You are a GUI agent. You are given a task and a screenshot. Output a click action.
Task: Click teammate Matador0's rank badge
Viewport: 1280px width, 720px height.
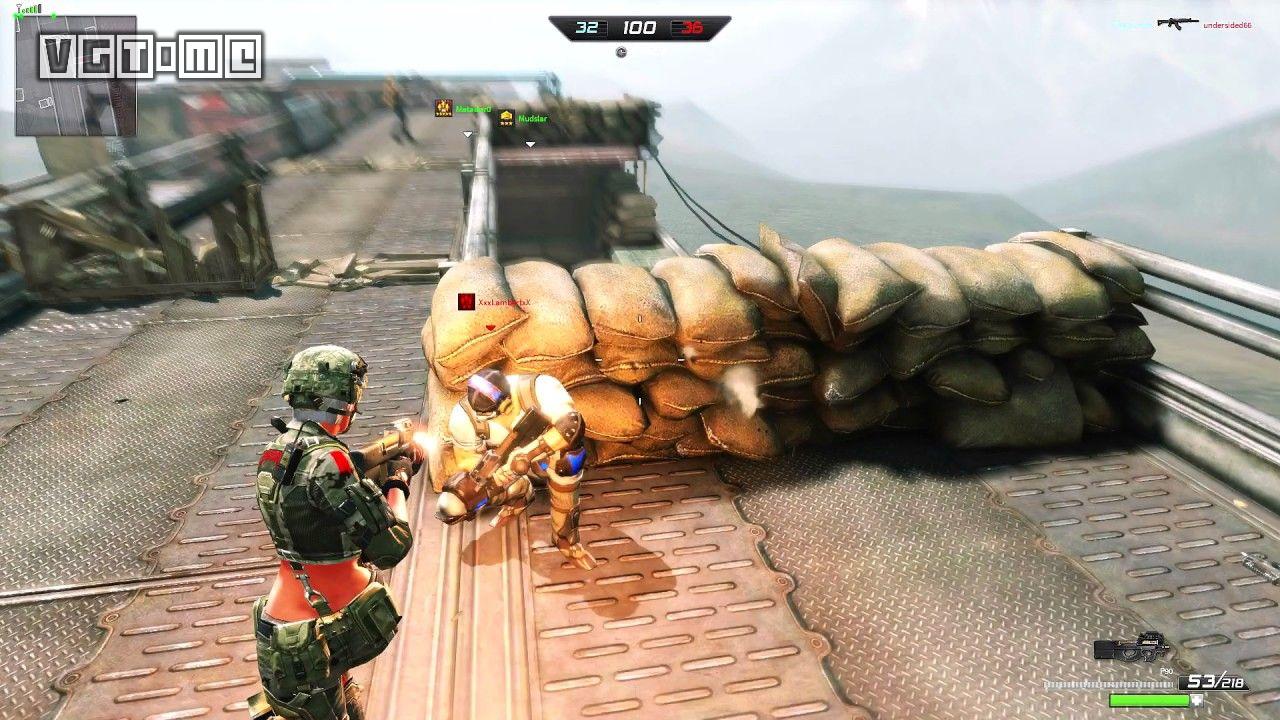[444, 108]
